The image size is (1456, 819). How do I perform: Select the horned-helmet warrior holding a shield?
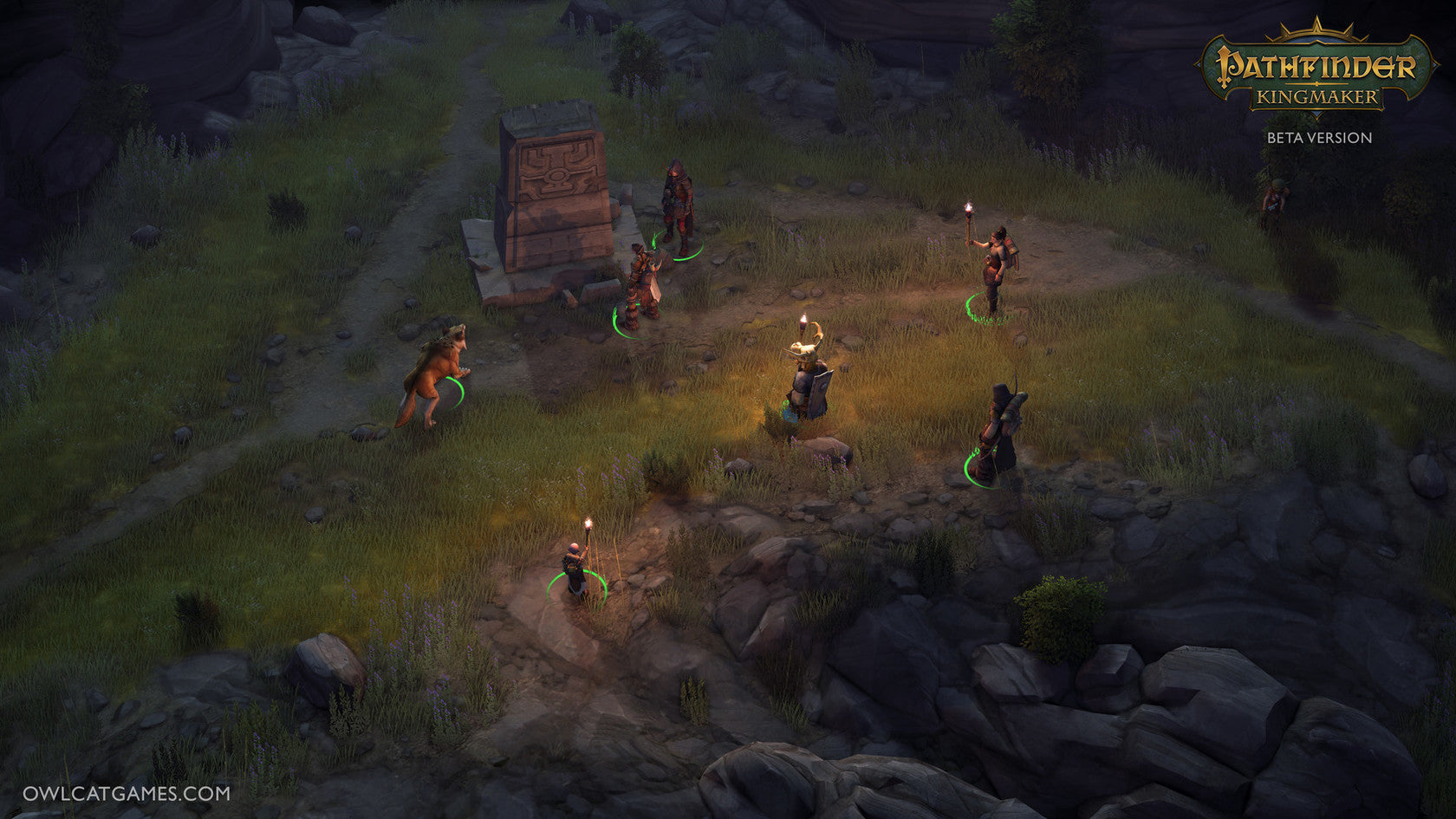coord(810,383)
